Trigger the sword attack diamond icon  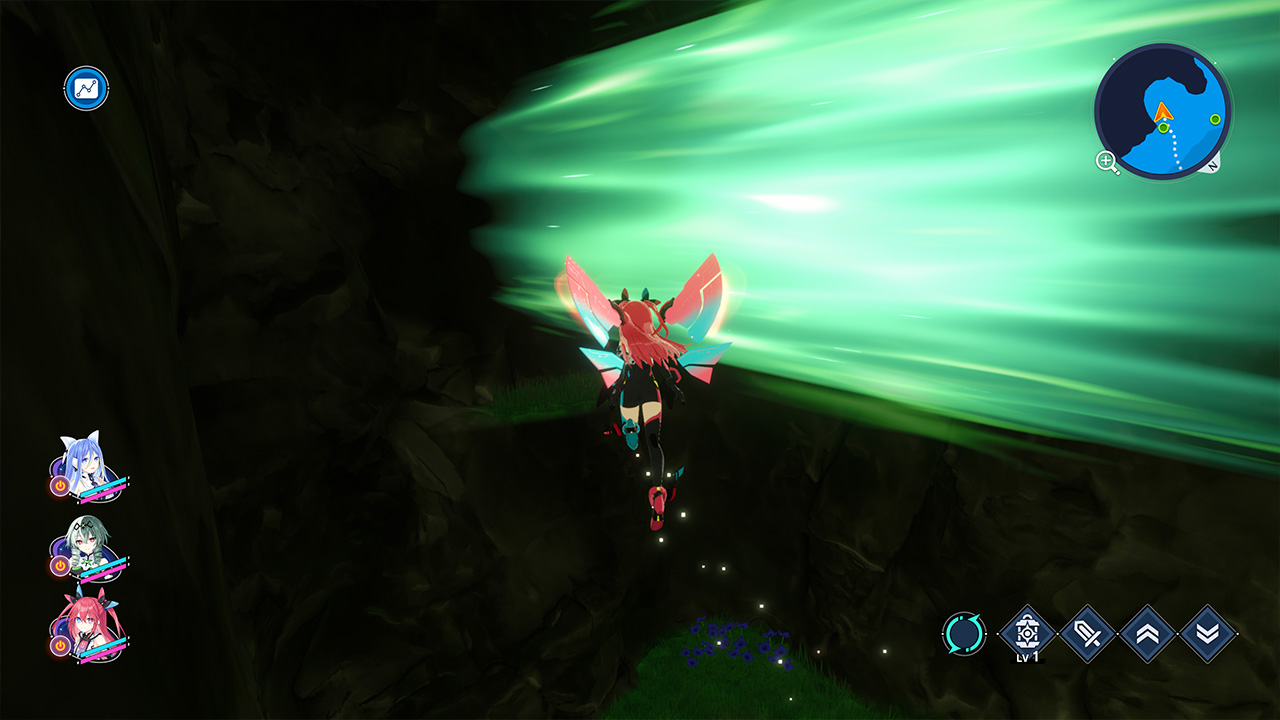(x=1087, y=634)
